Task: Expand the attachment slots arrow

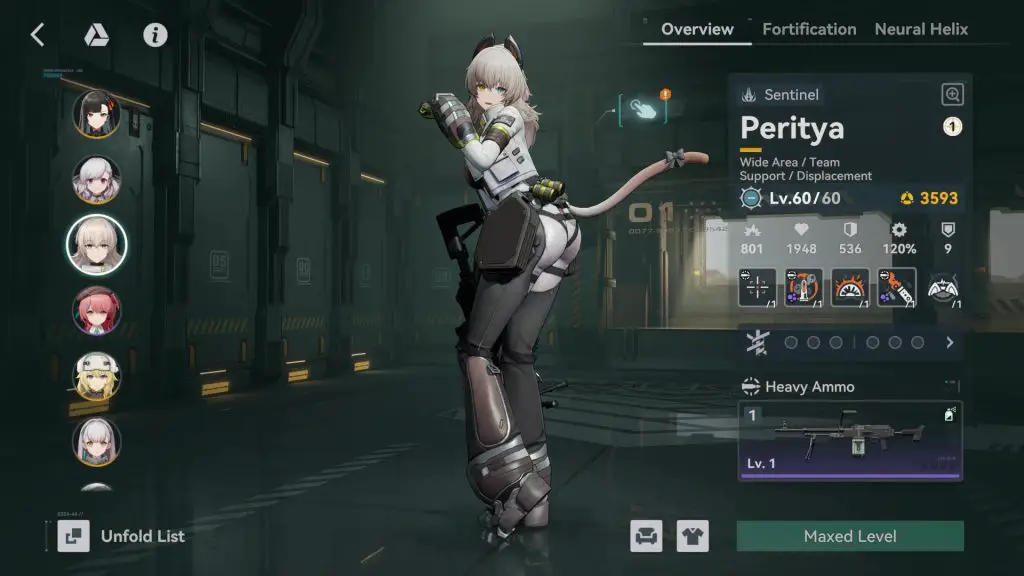Action: click(x=949, y=342)
